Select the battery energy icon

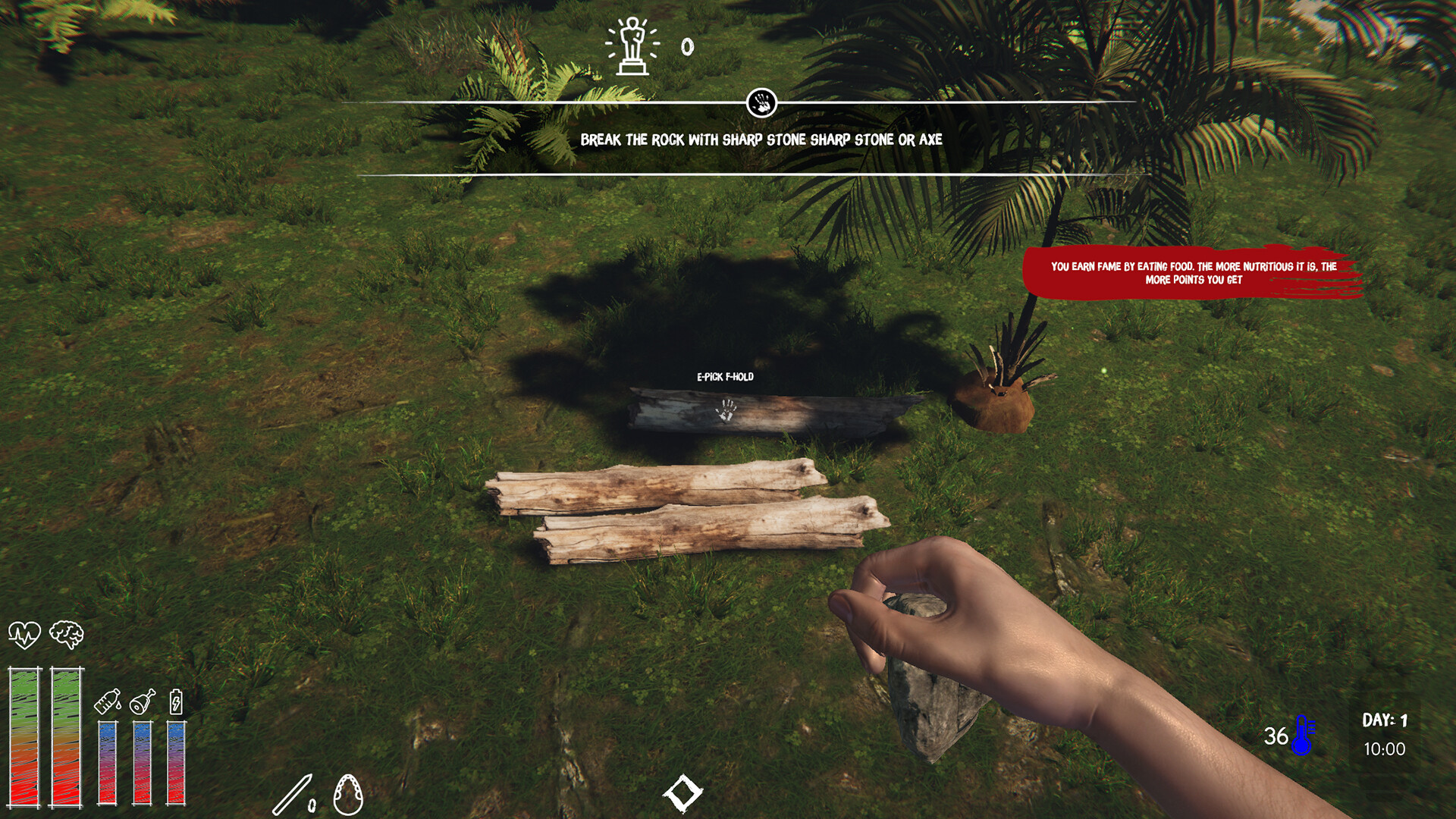176,701
